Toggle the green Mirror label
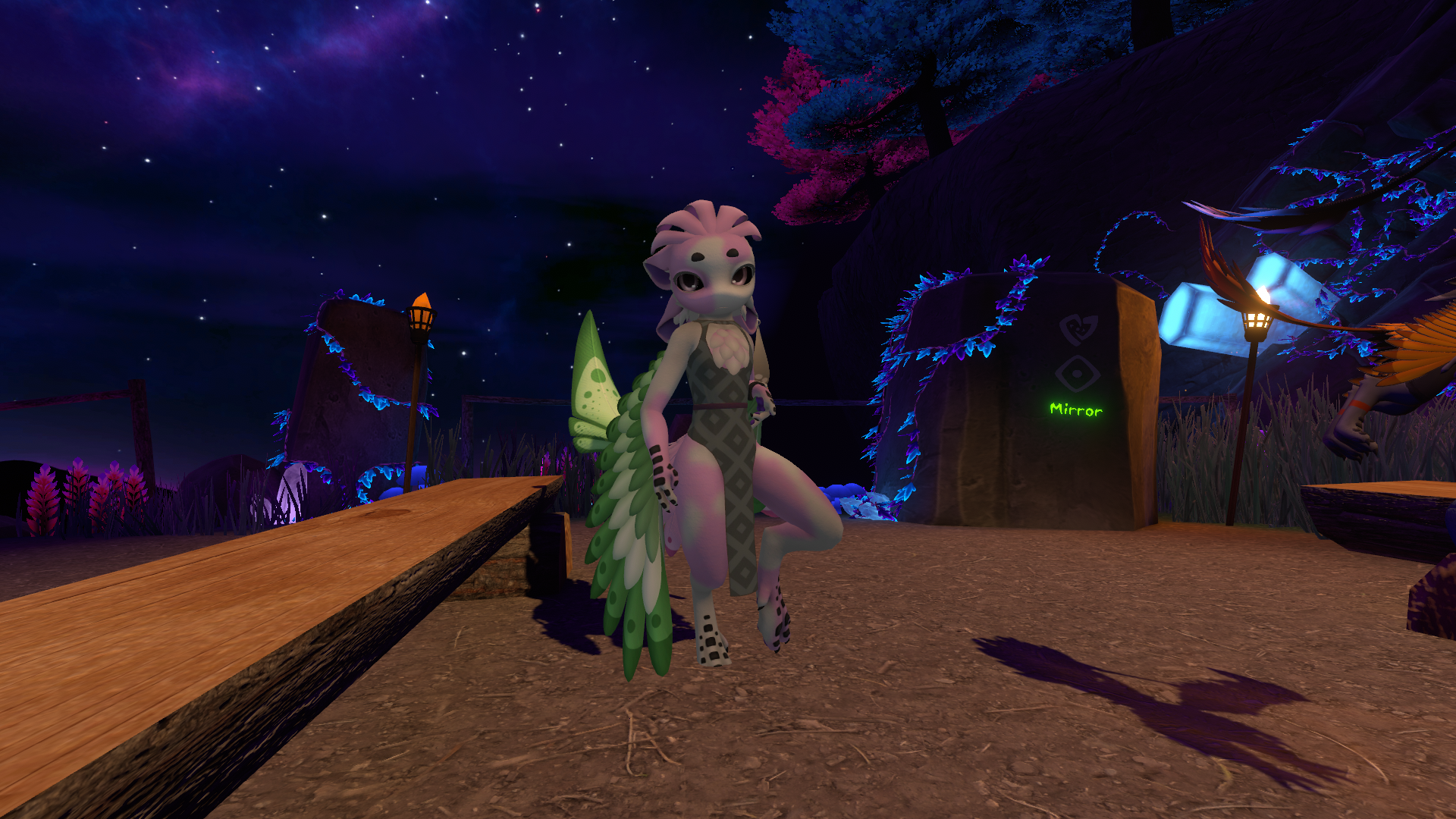Image resolution: width=1456 pixels, height=819 pixels. (1075, 409)
